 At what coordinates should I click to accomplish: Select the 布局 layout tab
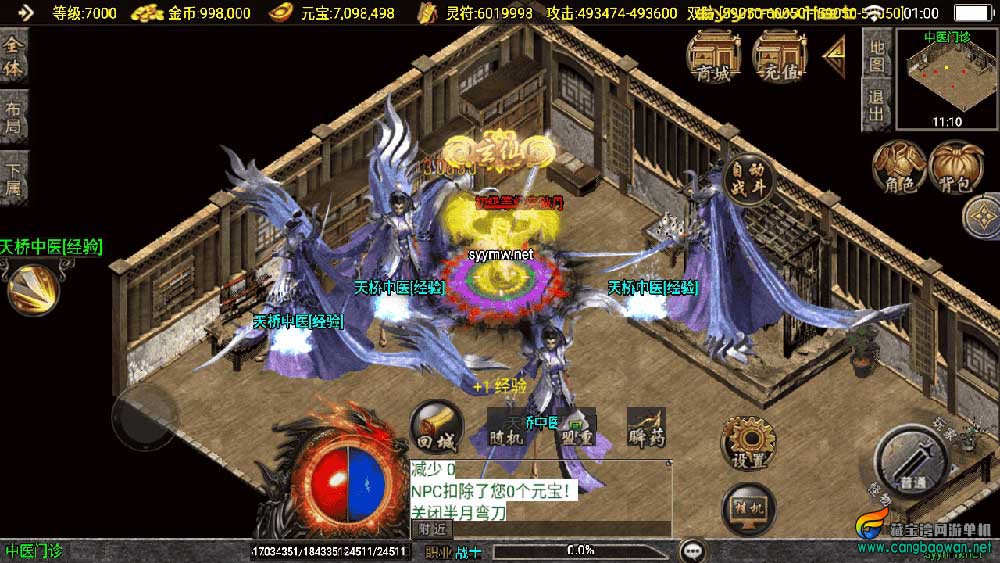[x=14, y=120]
